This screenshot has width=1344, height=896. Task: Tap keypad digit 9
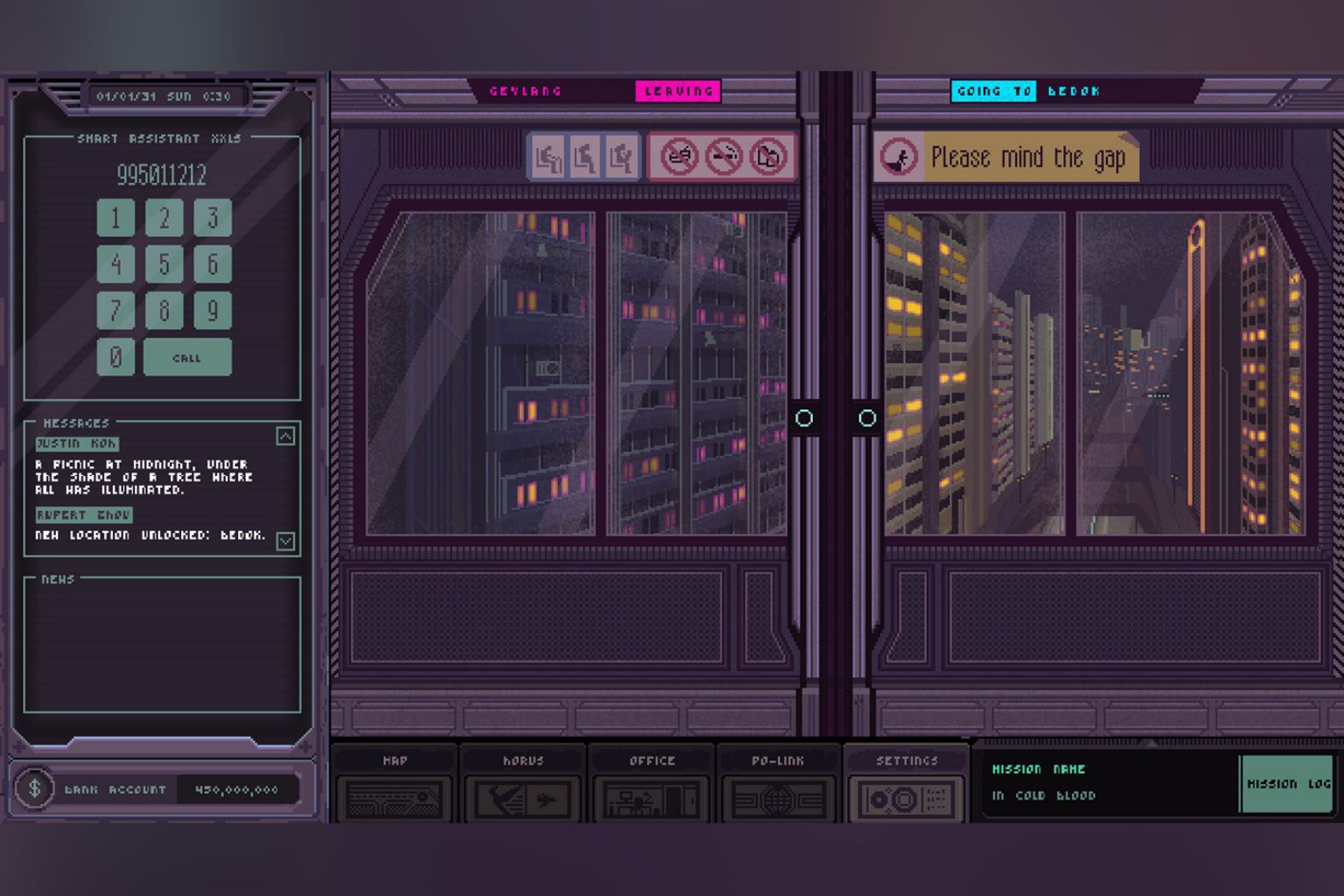212,311
